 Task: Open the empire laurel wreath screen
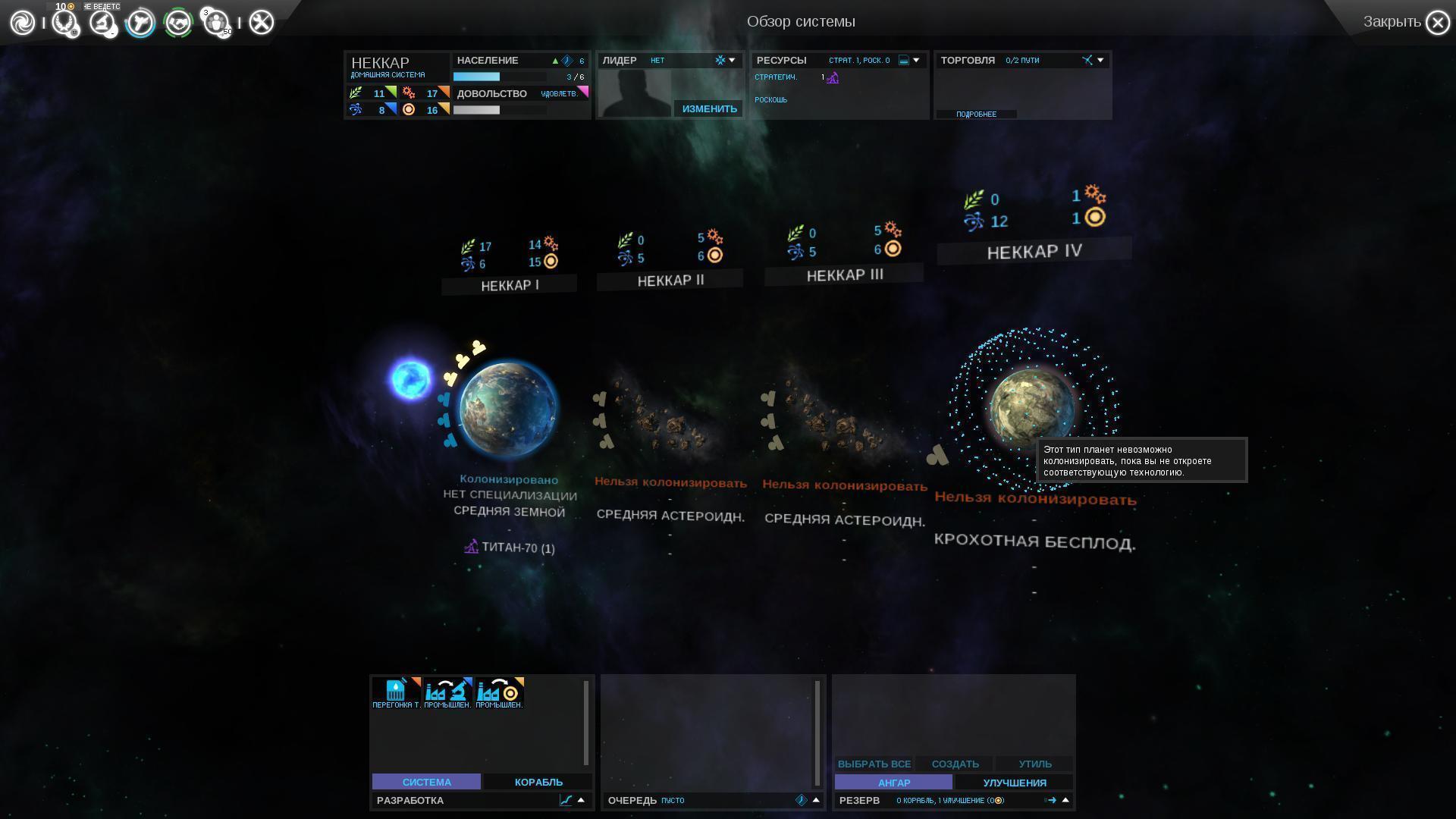pos(64,23)
